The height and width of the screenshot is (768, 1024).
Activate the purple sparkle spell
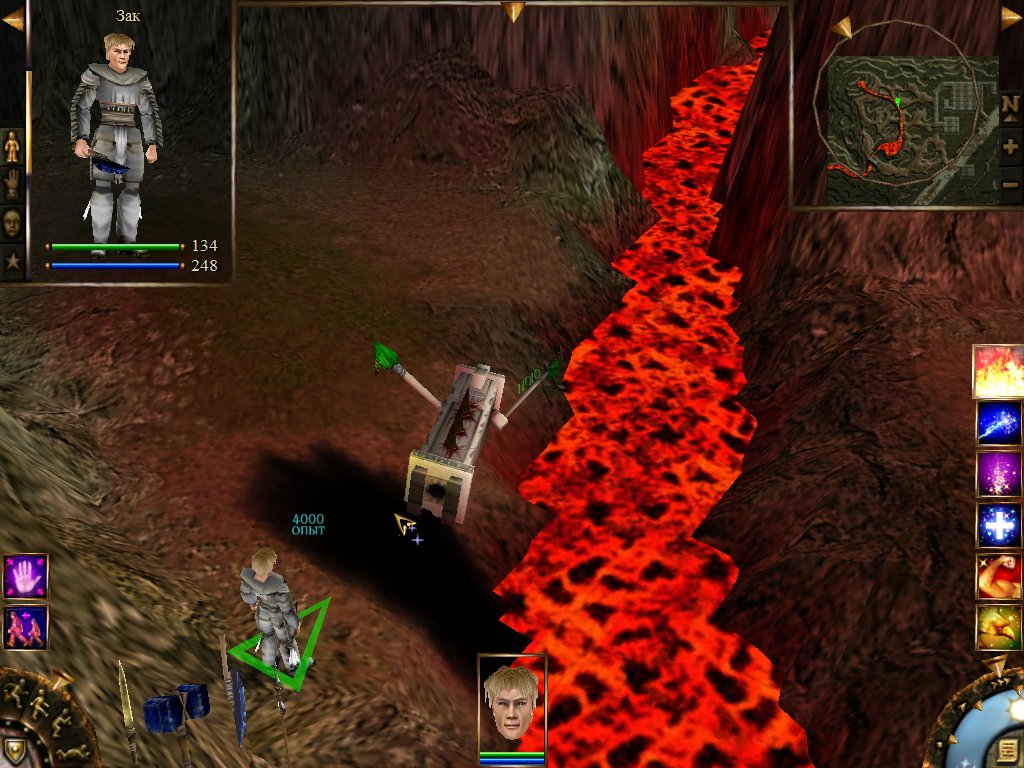click(x=998, y=474)
